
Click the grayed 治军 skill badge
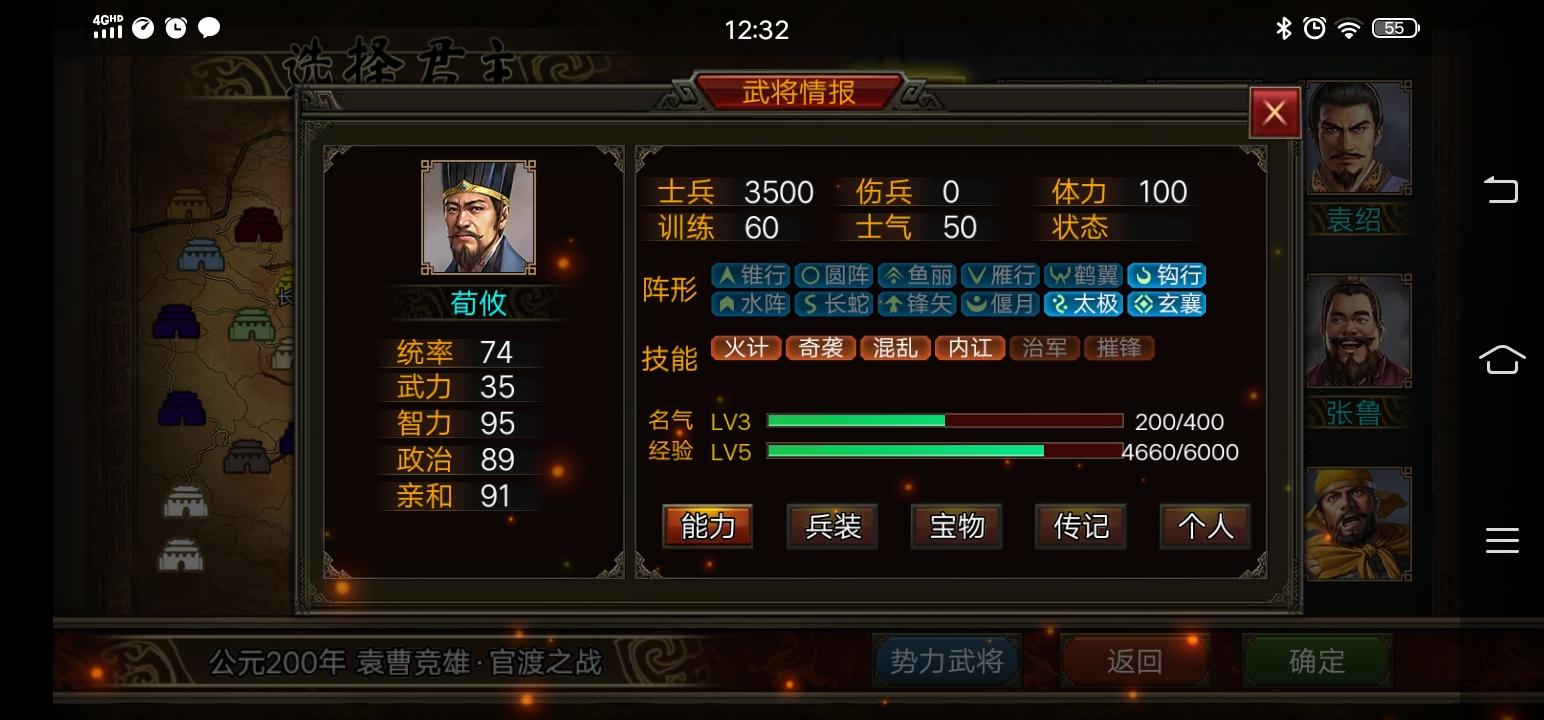pyautogui.click(x=1044, y=348)
